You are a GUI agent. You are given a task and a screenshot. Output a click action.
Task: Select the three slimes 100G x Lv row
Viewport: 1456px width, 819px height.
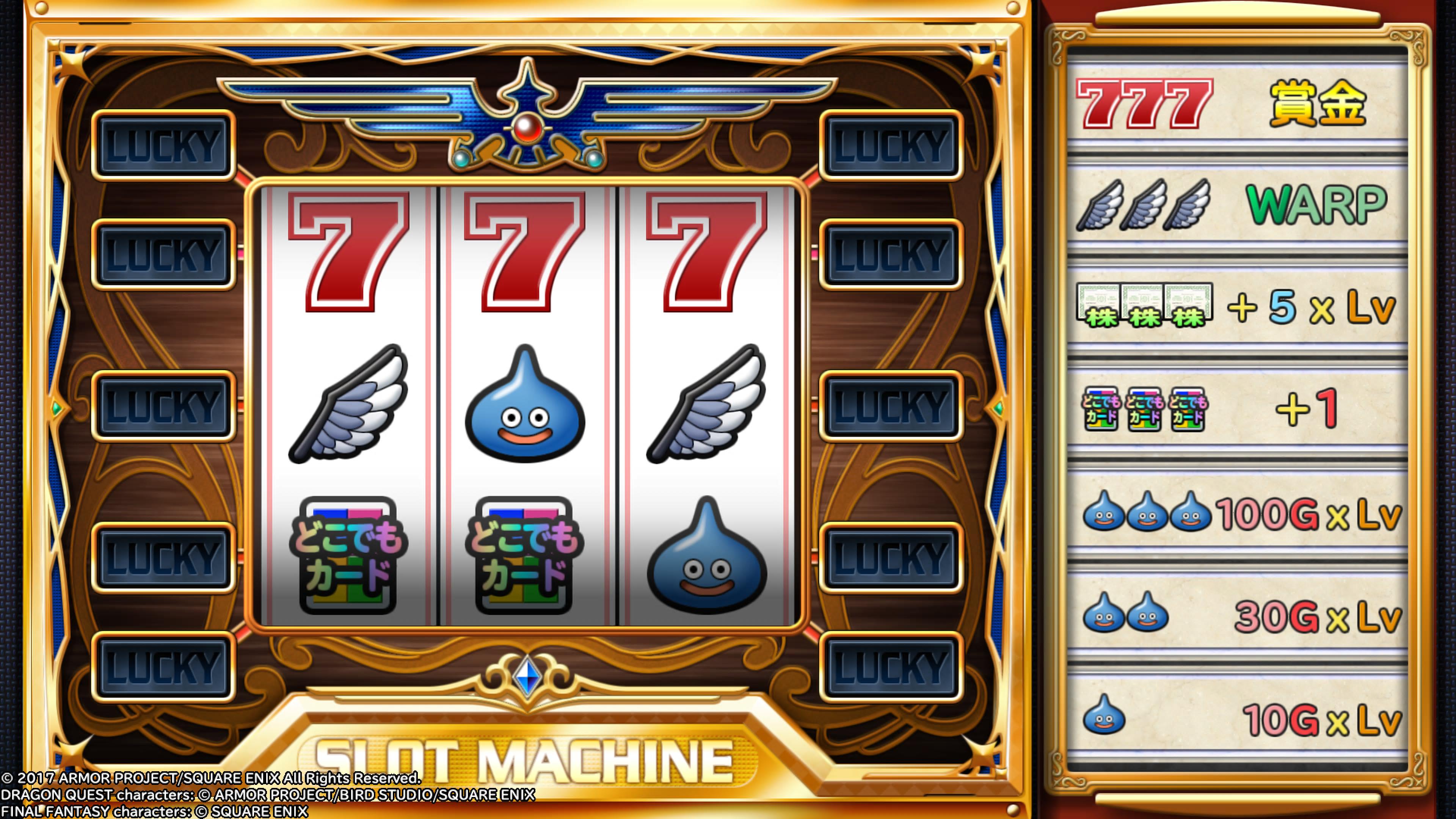click(x=1237, y=513)
